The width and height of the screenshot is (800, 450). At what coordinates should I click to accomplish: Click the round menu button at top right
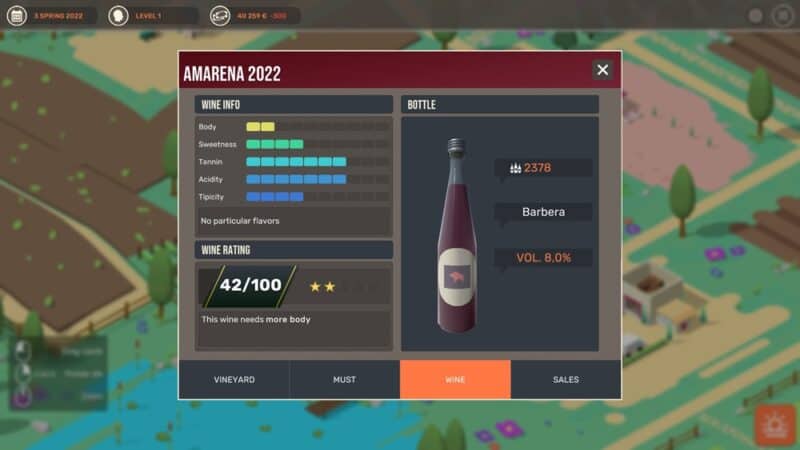pos(781,16)
